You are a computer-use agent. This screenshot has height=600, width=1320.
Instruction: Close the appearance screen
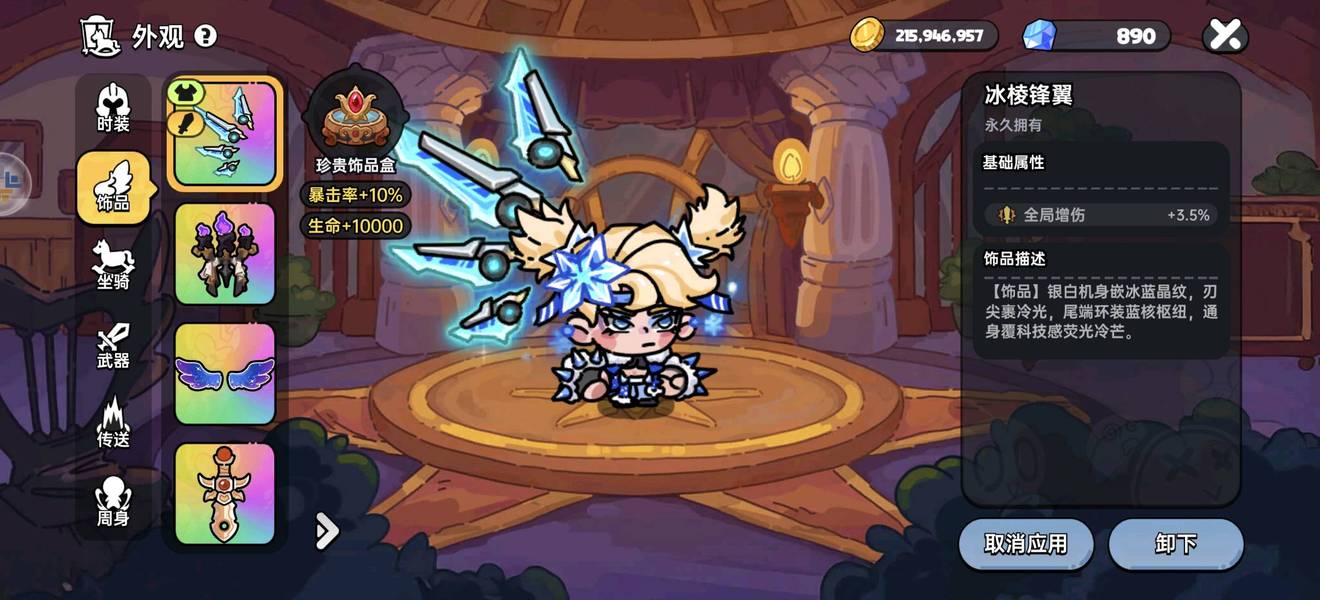[x=1225, y=36]
